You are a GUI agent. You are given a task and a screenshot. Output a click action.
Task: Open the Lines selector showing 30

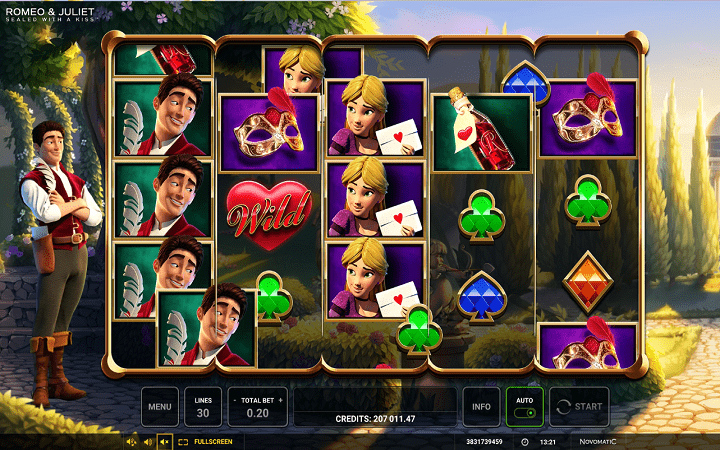203,407
